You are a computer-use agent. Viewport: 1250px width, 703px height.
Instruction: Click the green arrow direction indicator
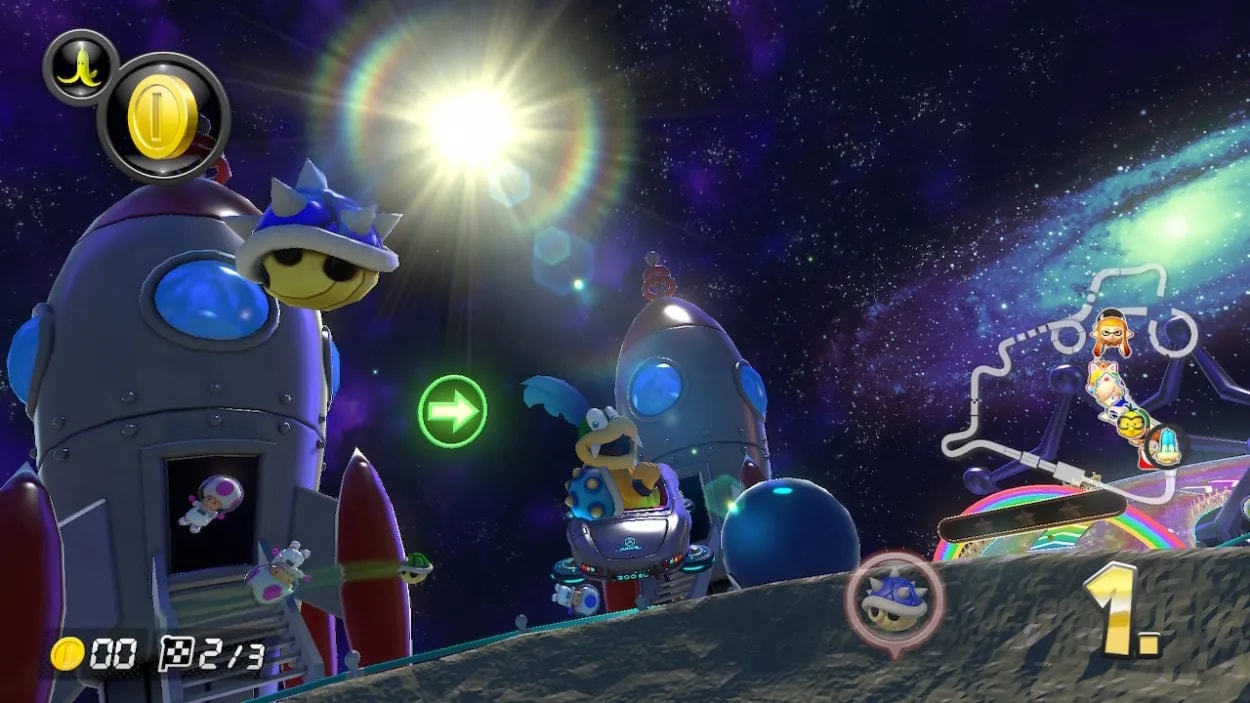click(x=452, y=411)
